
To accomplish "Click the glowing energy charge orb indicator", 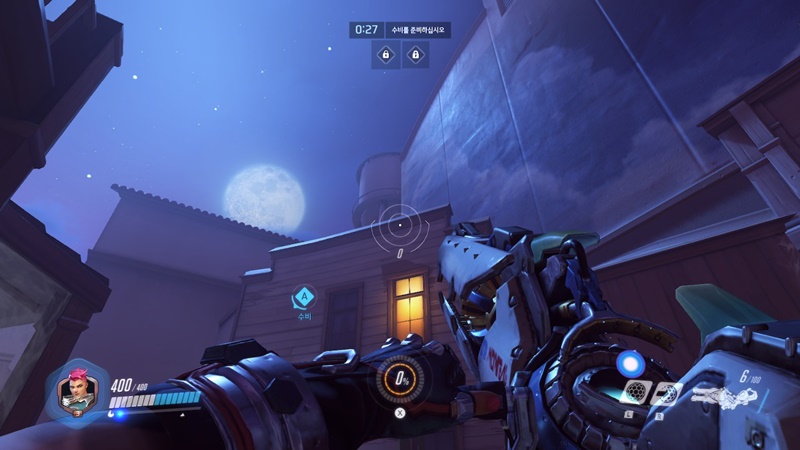I will 628,362.
